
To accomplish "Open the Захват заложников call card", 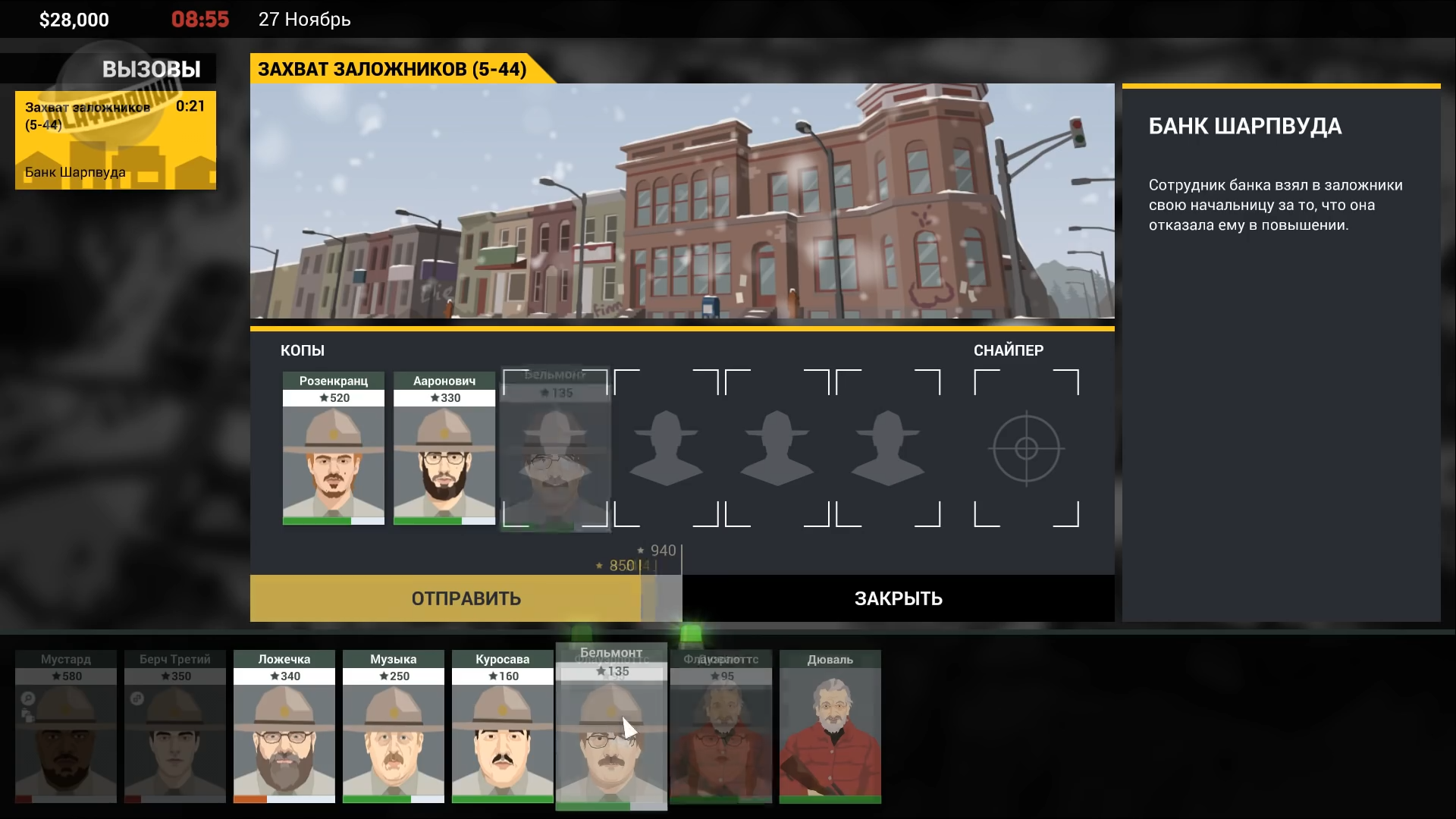I will click(x=115, y=140).
